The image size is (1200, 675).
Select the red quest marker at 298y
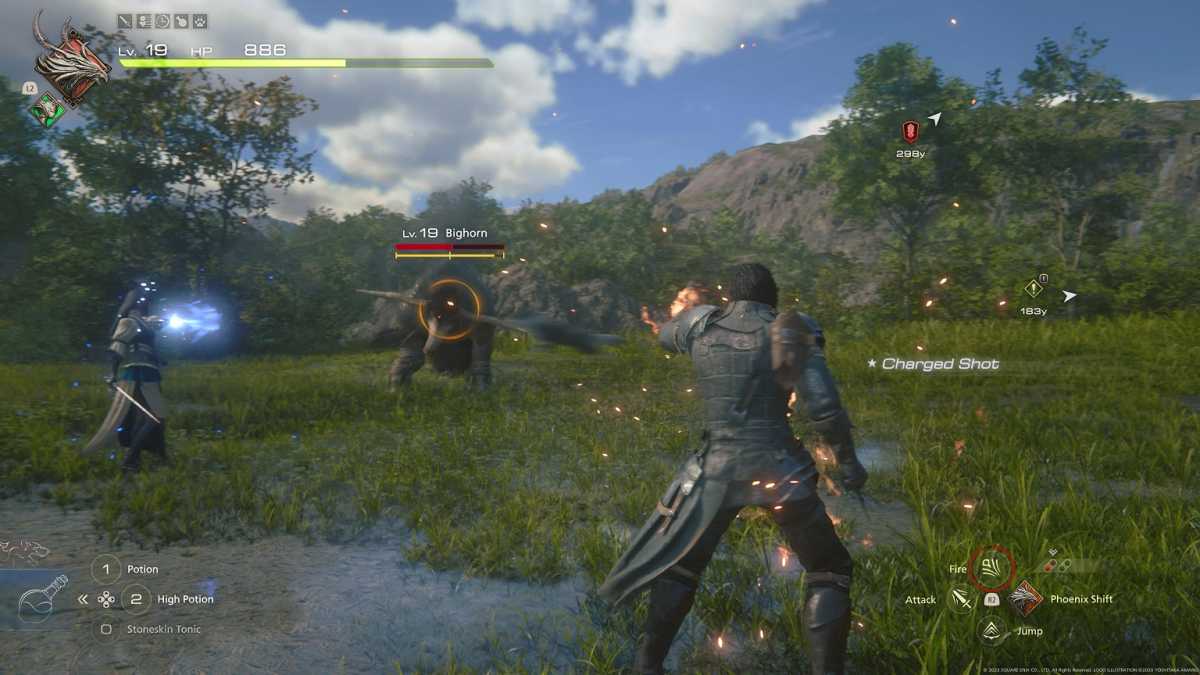pos(909,131)
